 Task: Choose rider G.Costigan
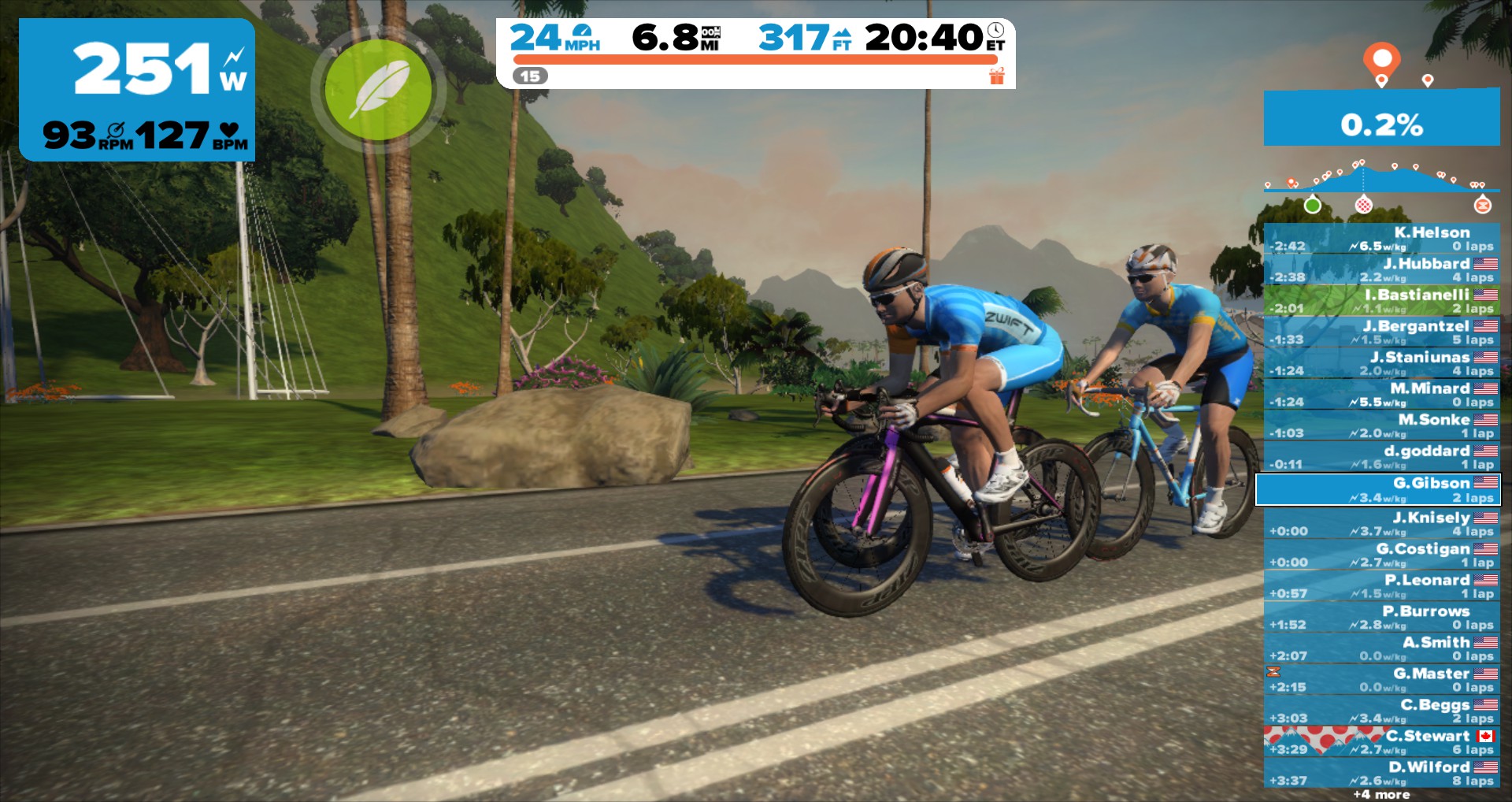1381,555
